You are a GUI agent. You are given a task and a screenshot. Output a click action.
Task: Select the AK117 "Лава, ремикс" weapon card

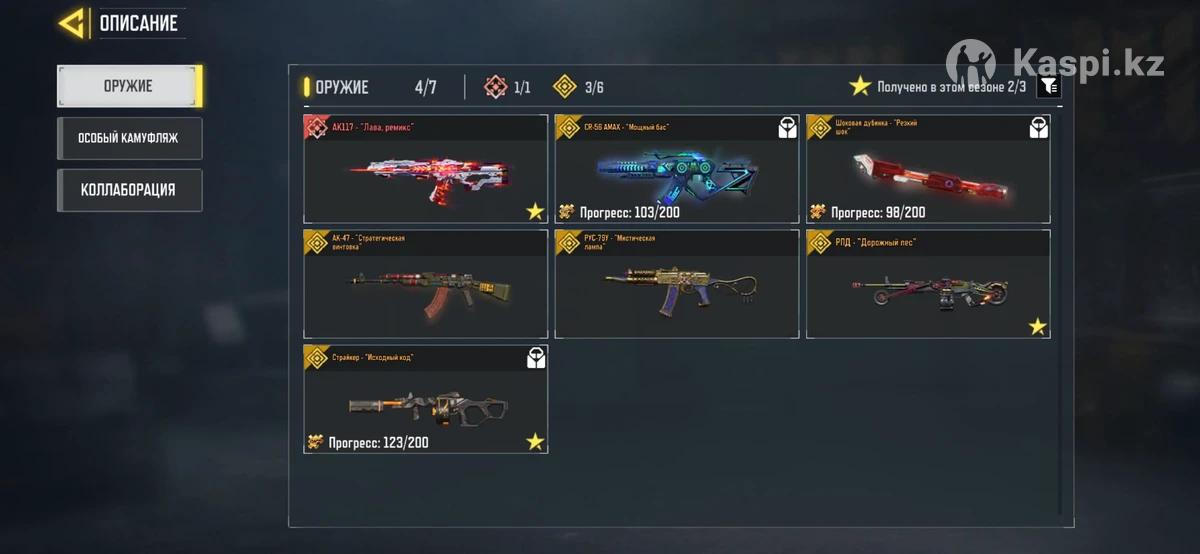point(426,170)
